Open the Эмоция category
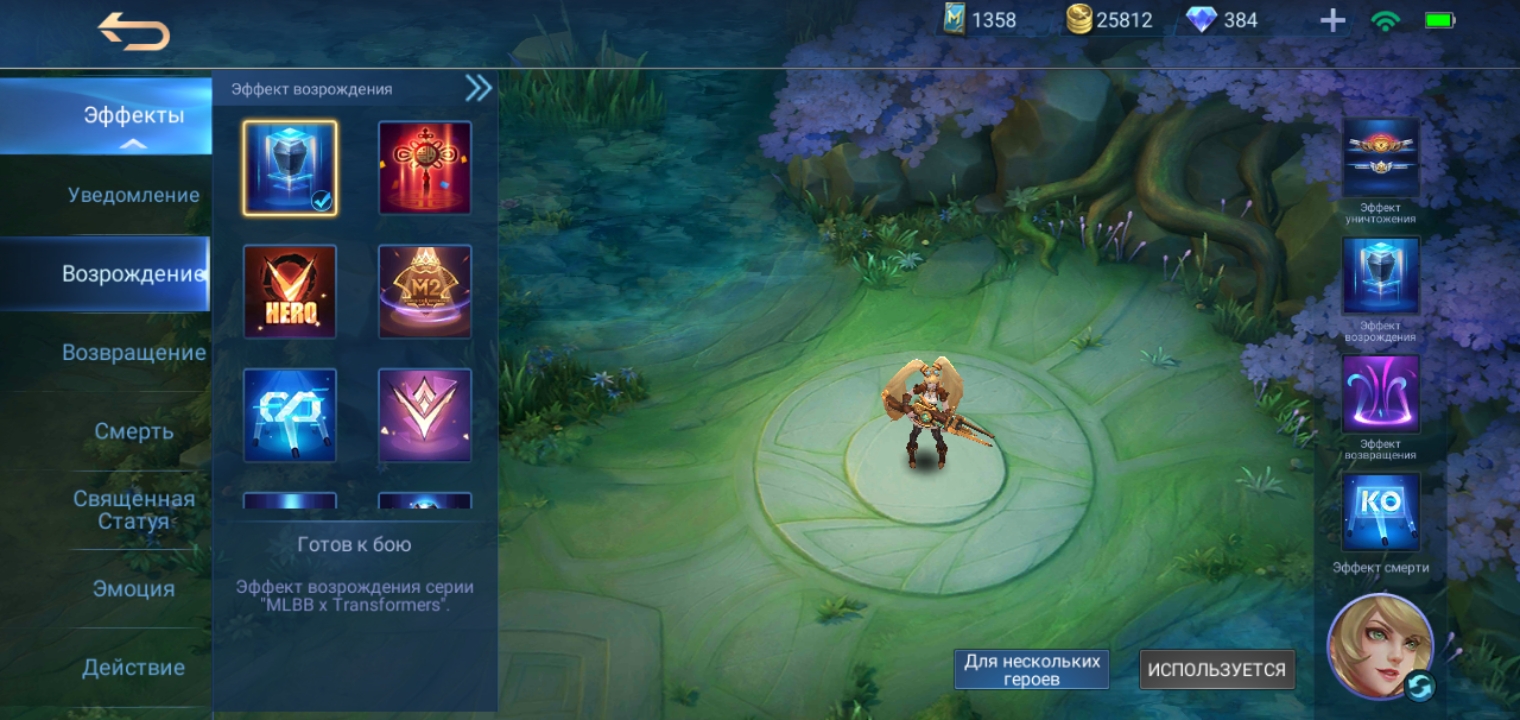The width and height of the screenshot is (1520, 720). tap(133, 589)
